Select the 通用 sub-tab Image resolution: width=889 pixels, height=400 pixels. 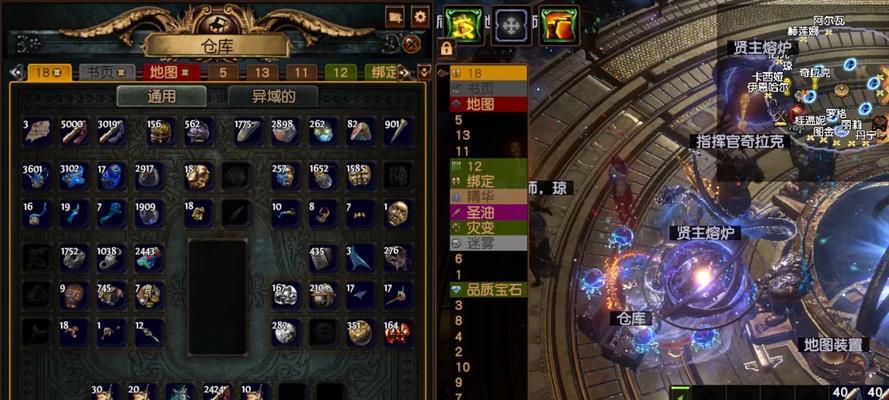[162, 97]
